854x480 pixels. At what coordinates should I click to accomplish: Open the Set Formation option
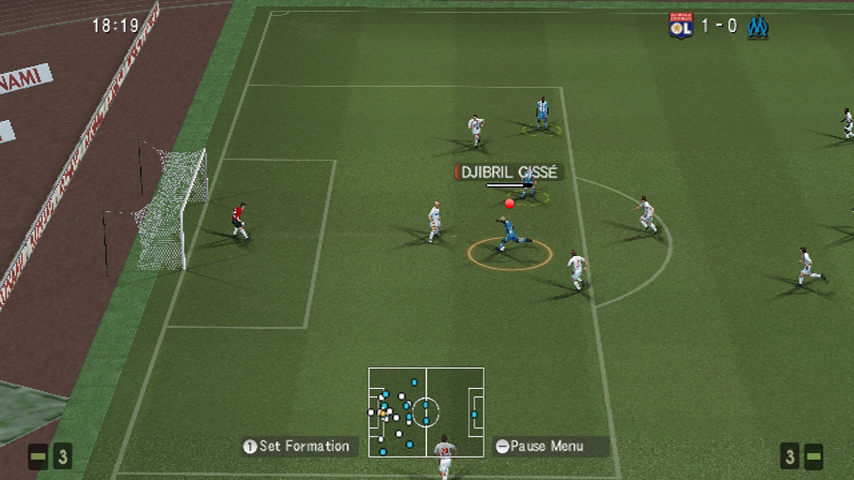pos(297,446)
